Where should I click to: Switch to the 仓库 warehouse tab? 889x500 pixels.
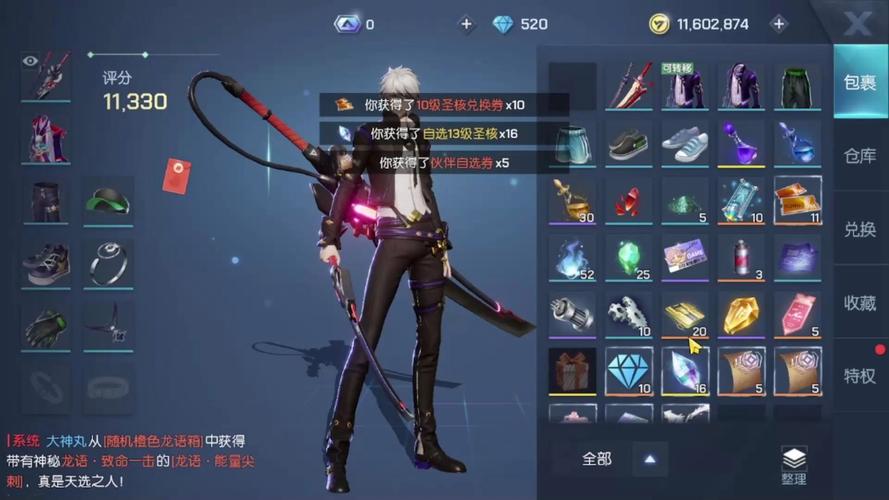[x=860, y=156]
